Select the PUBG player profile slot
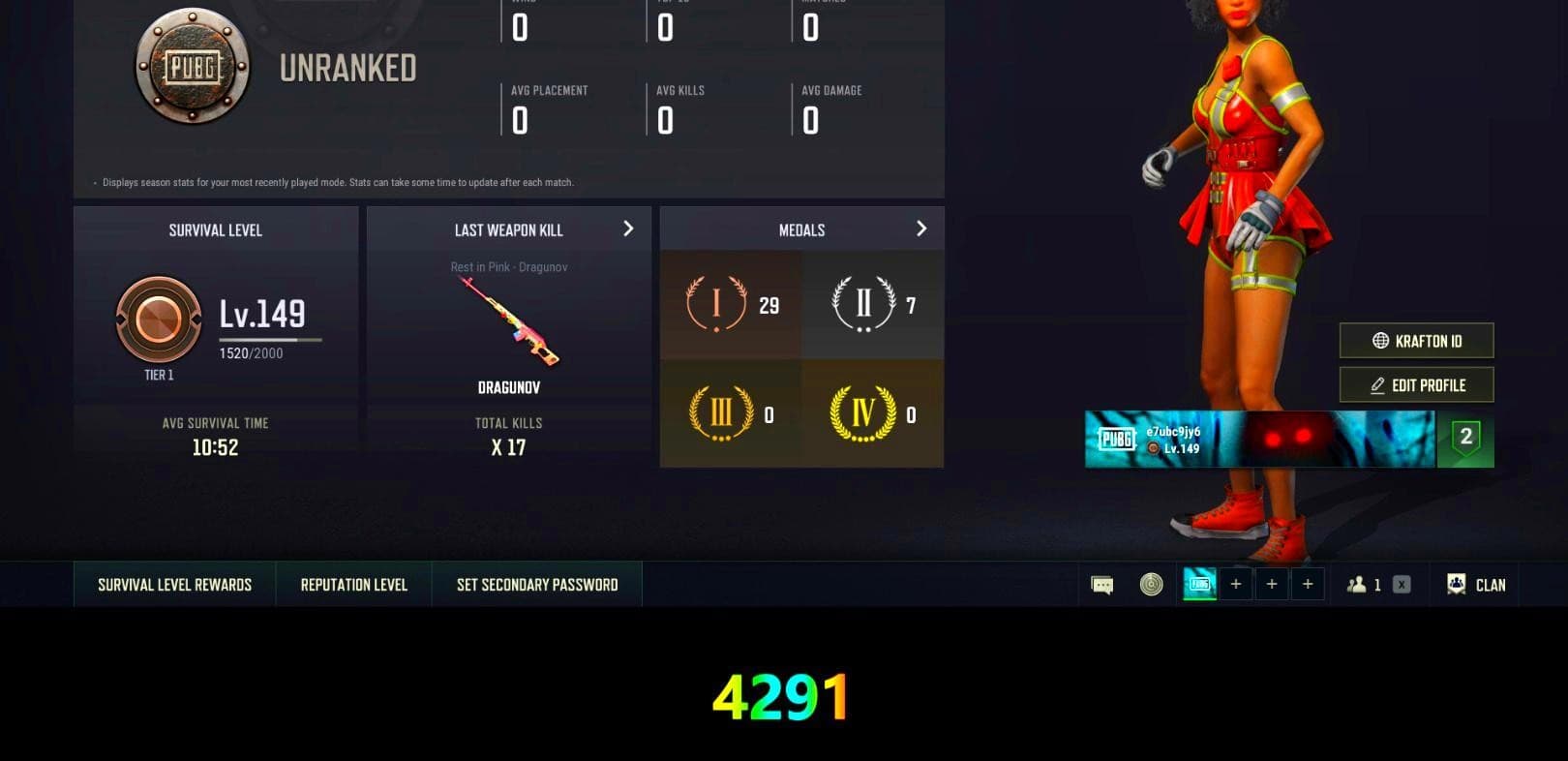Viewport: 1568px width, 761px height. point(1198,584)
